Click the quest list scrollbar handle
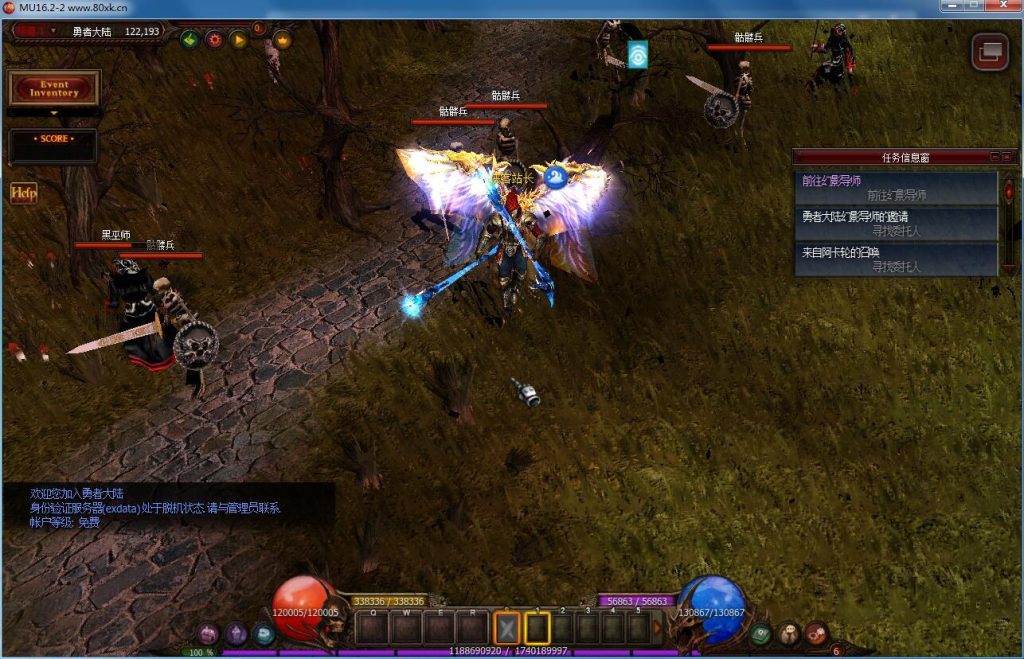1024x659 pixels. (1009, 190)
